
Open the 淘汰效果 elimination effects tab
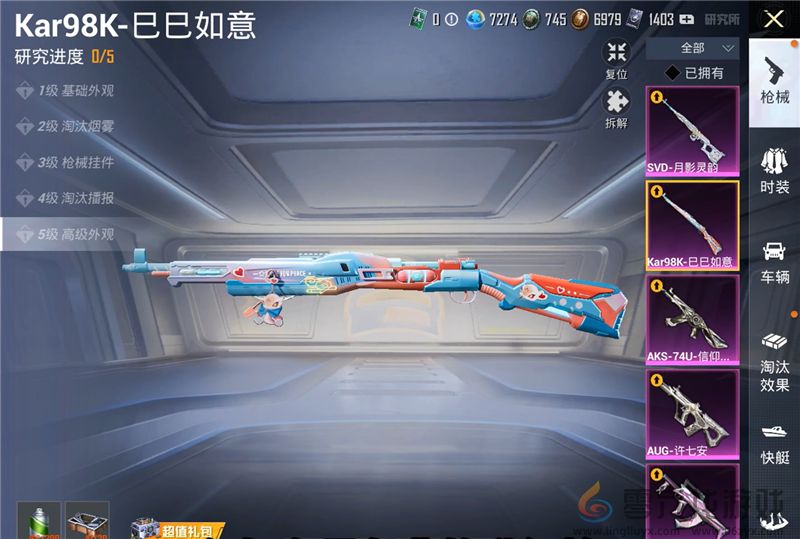(x=774, y=359)
